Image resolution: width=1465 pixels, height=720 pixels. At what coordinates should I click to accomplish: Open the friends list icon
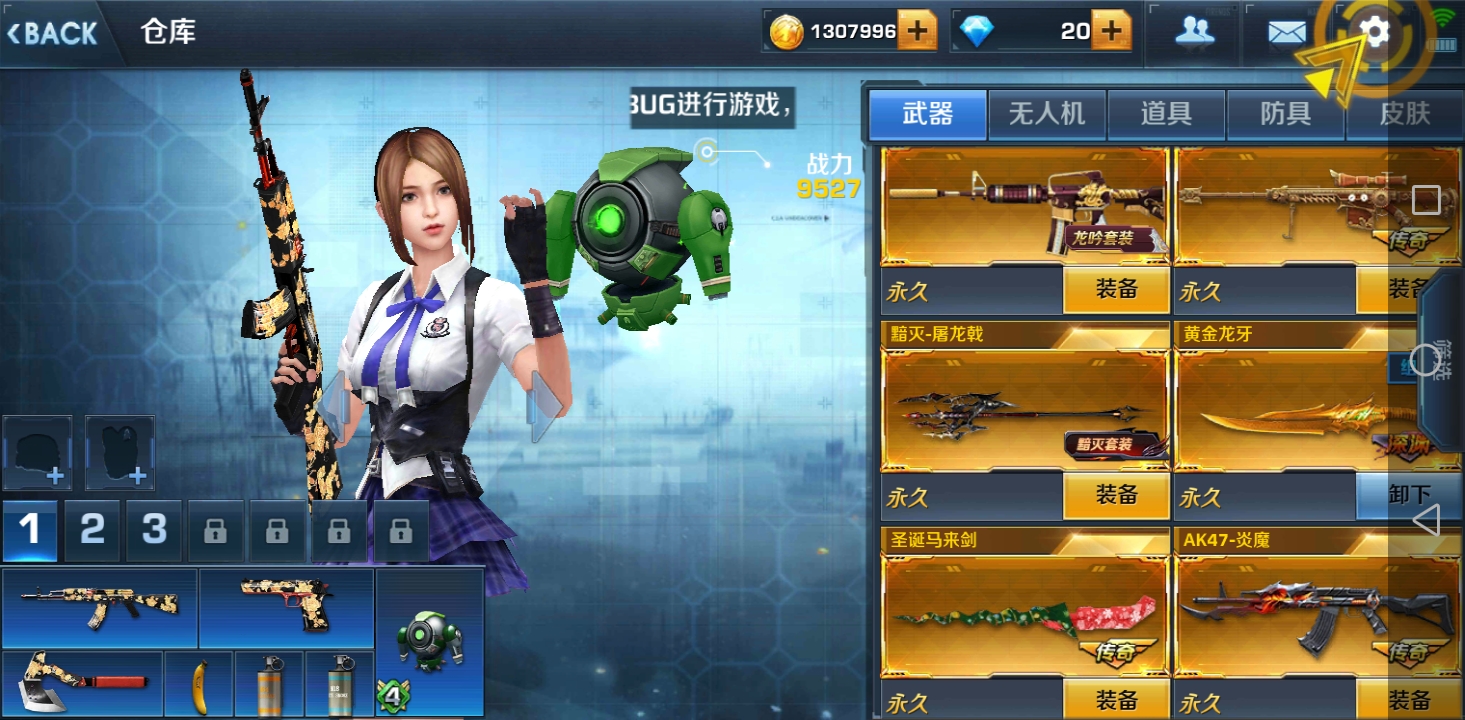pyautogui.click(x=1194, y=32)
